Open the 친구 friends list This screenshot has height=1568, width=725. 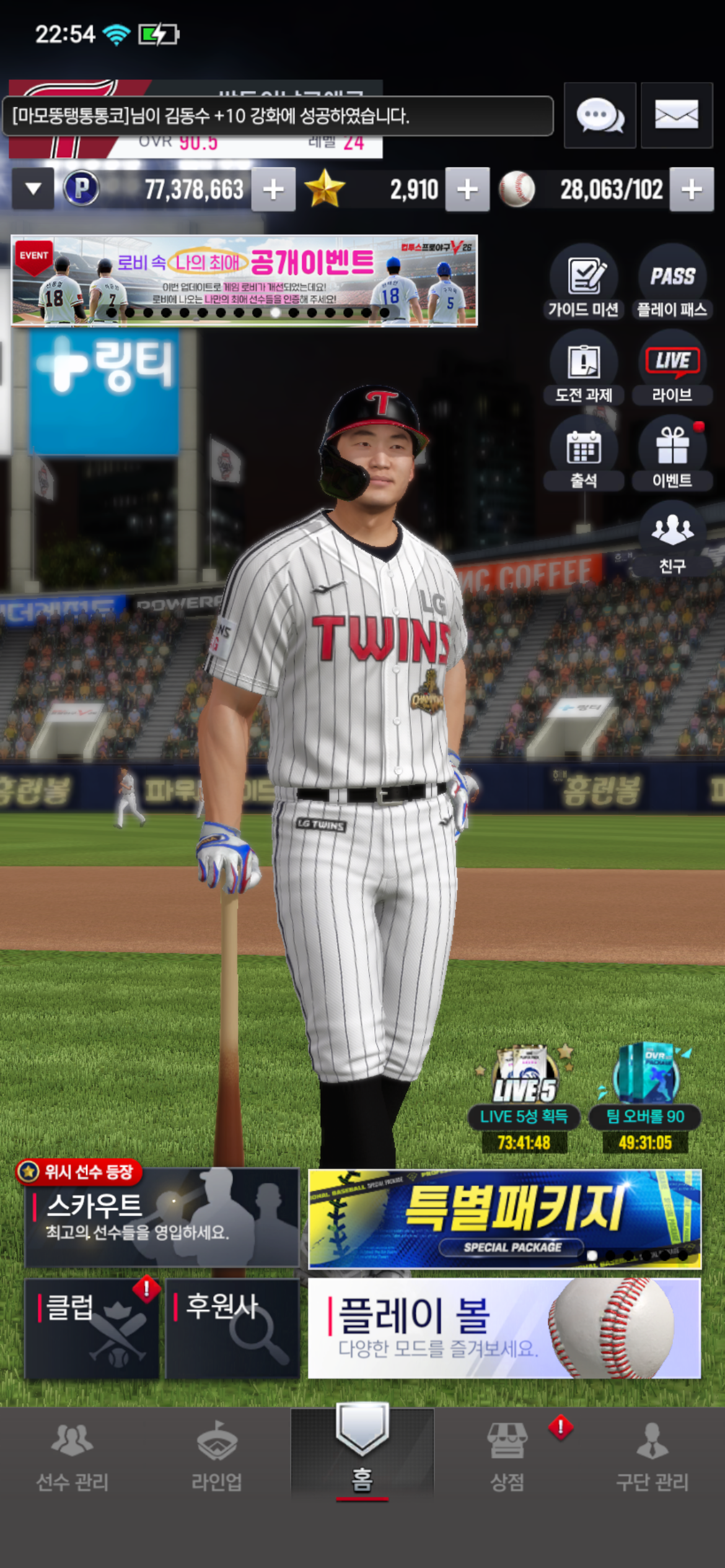pyautogui.click(x=672, y=538)
